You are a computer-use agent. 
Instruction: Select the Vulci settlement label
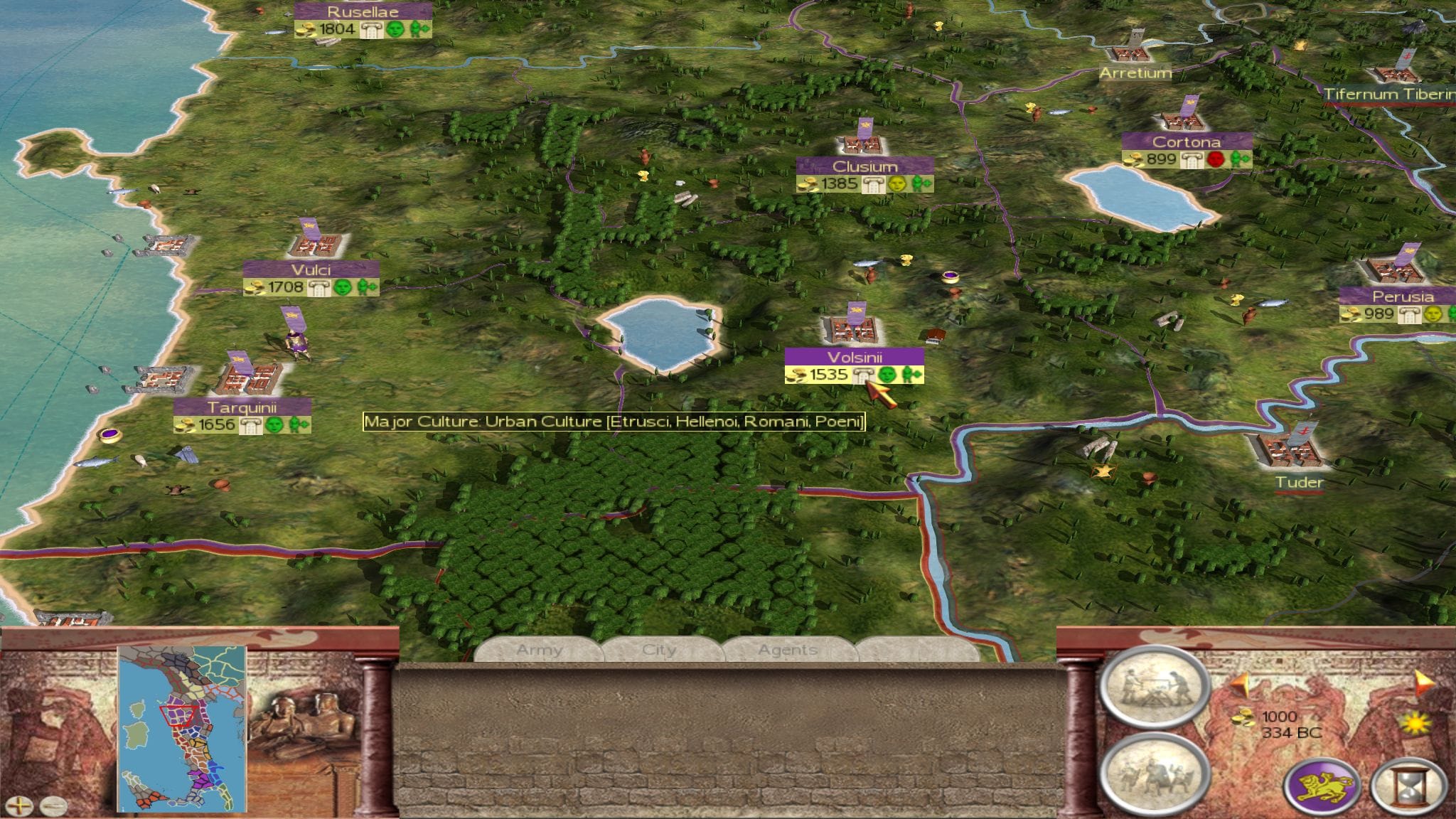(x=311, y=270)
